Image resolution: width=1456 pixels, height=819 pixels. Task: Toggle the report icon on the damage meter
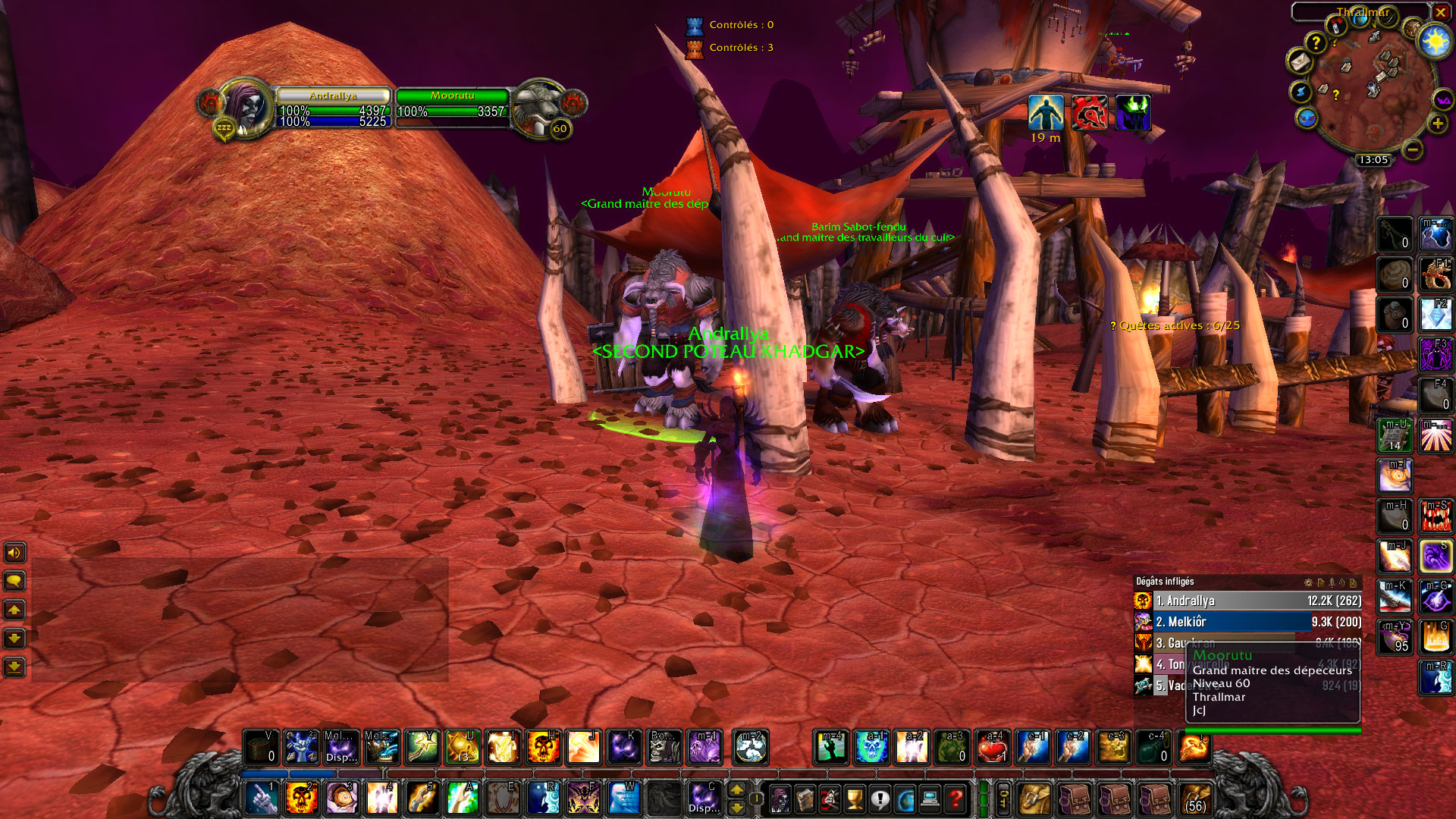[1322, 582]
